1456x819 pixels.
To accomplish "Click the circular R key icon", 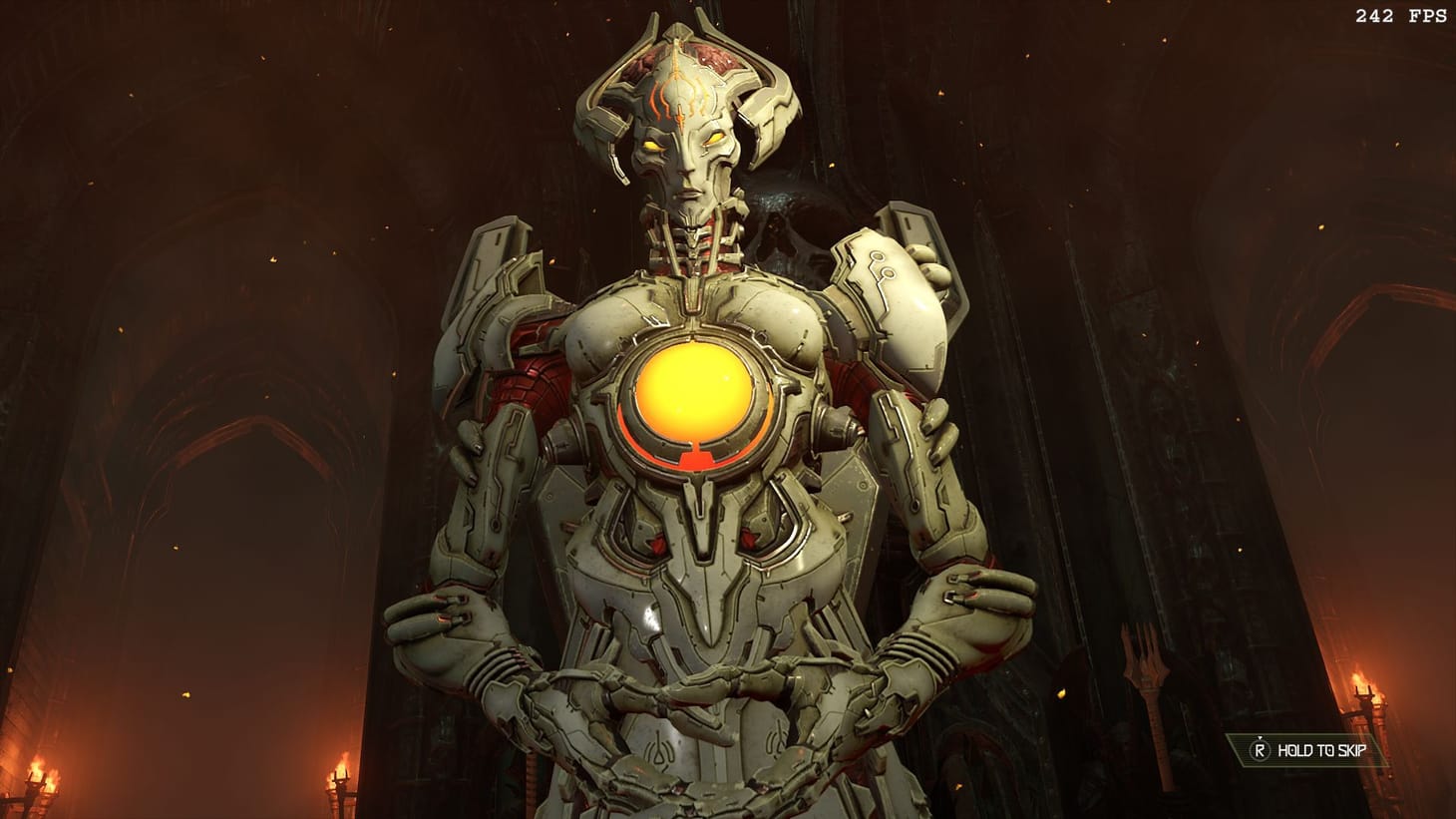I will 1260,749.
